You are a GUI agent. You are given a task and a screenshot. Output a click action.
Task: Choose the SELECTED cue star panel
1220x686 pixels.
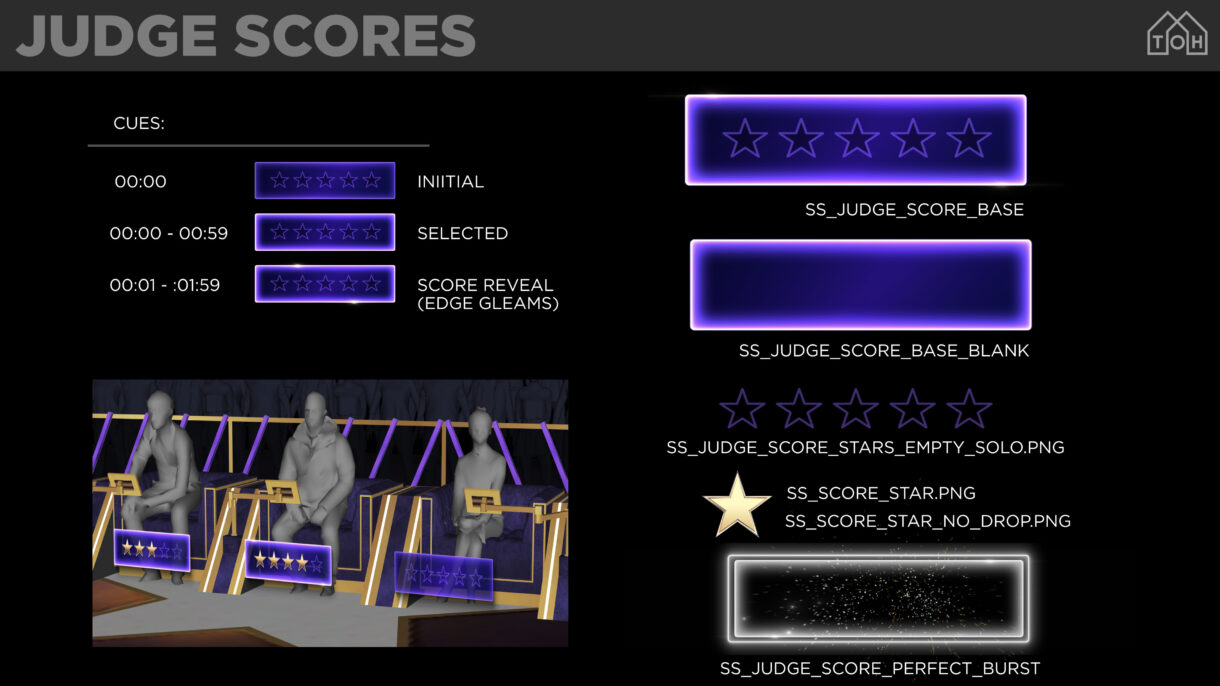point(325,232)
